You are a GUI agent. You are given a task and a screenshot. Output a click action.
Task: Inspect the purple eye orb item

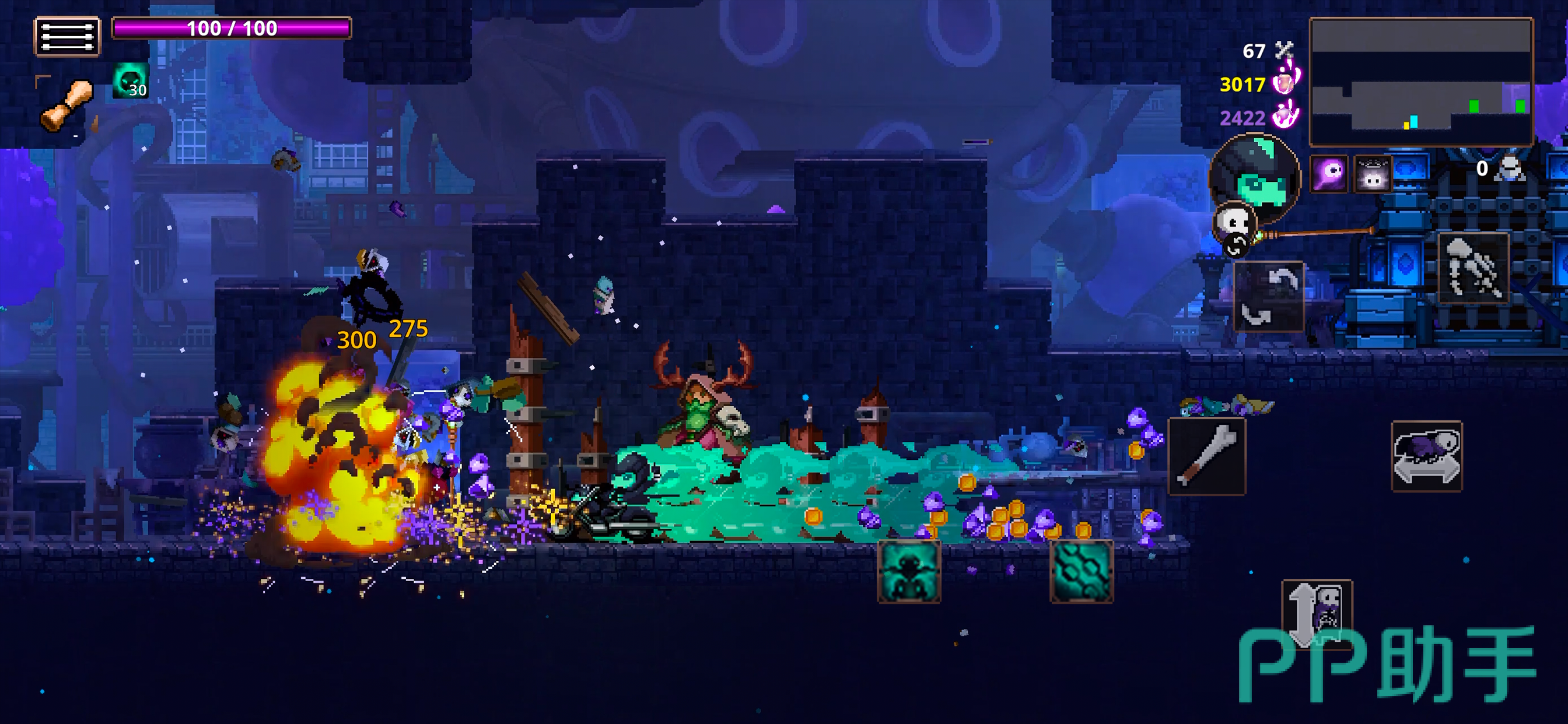(1328, 174)
